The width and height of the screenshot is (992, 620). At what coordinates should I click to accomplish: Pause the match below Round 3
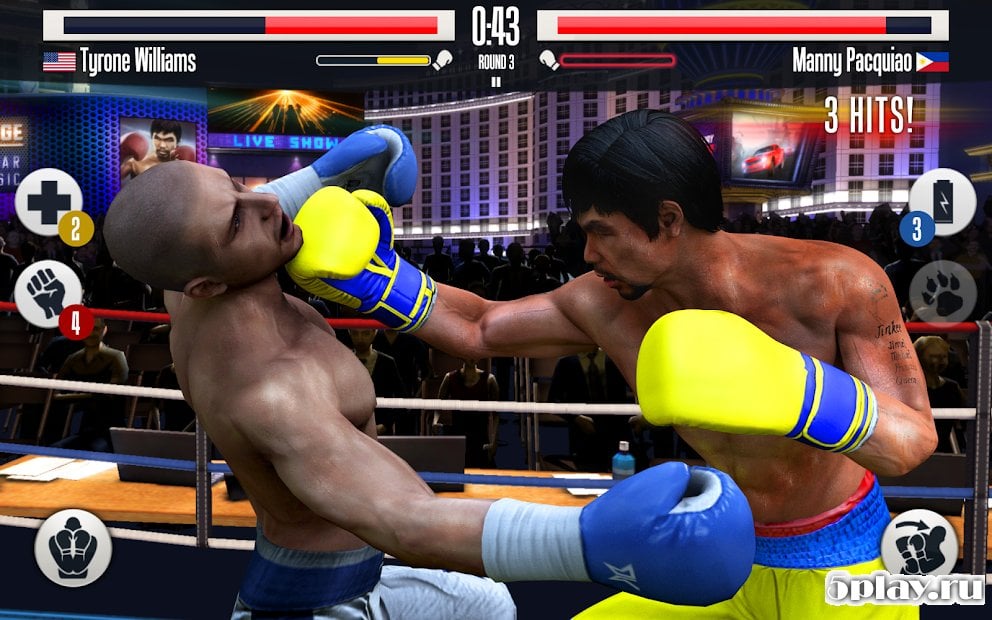[x=495, y=82]
